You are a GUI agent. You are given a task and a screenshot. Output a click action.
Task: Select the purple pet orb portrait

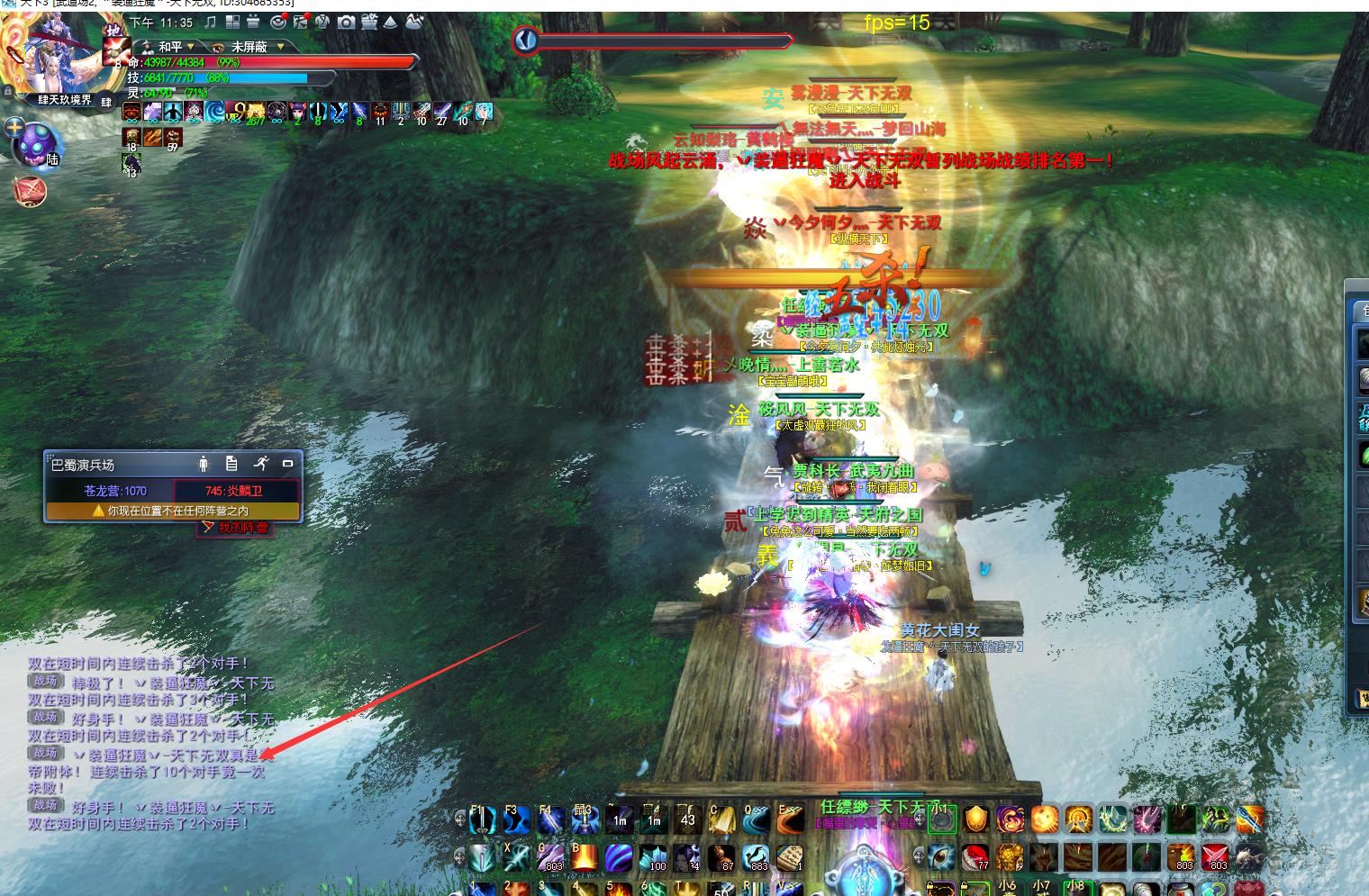tap(38, 144)
